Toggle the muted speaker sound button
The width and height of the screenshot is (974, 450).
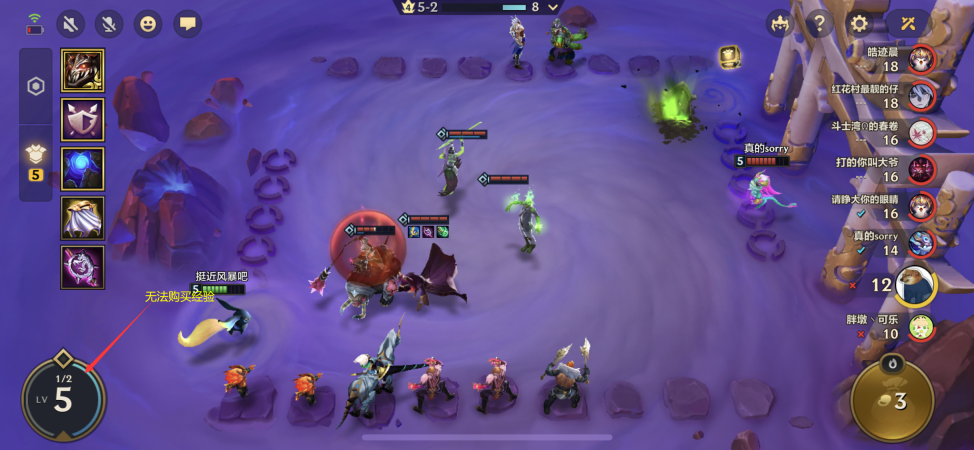coord(70,23)
